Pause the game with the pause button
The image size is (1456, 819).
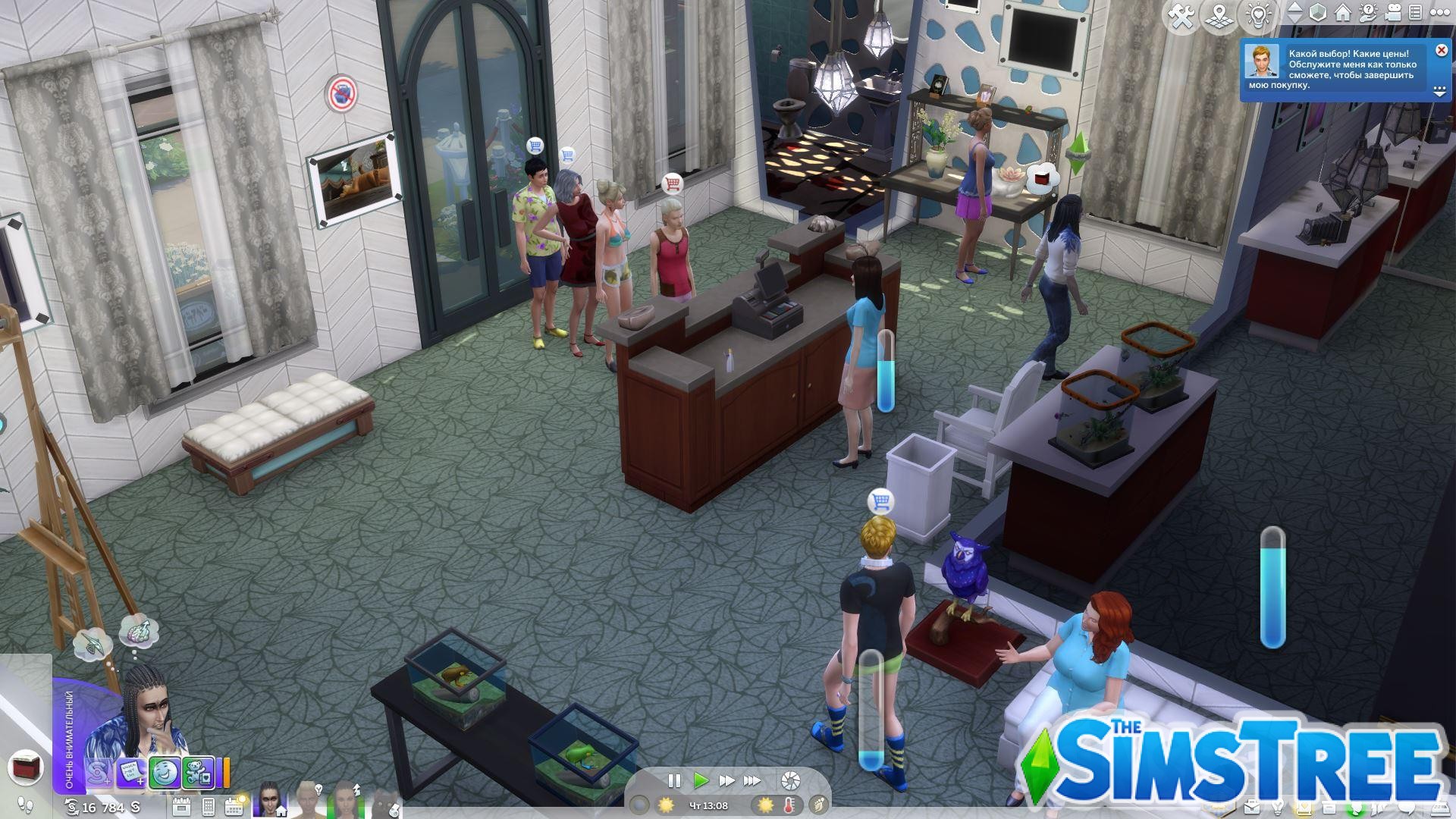pos(673,779)
